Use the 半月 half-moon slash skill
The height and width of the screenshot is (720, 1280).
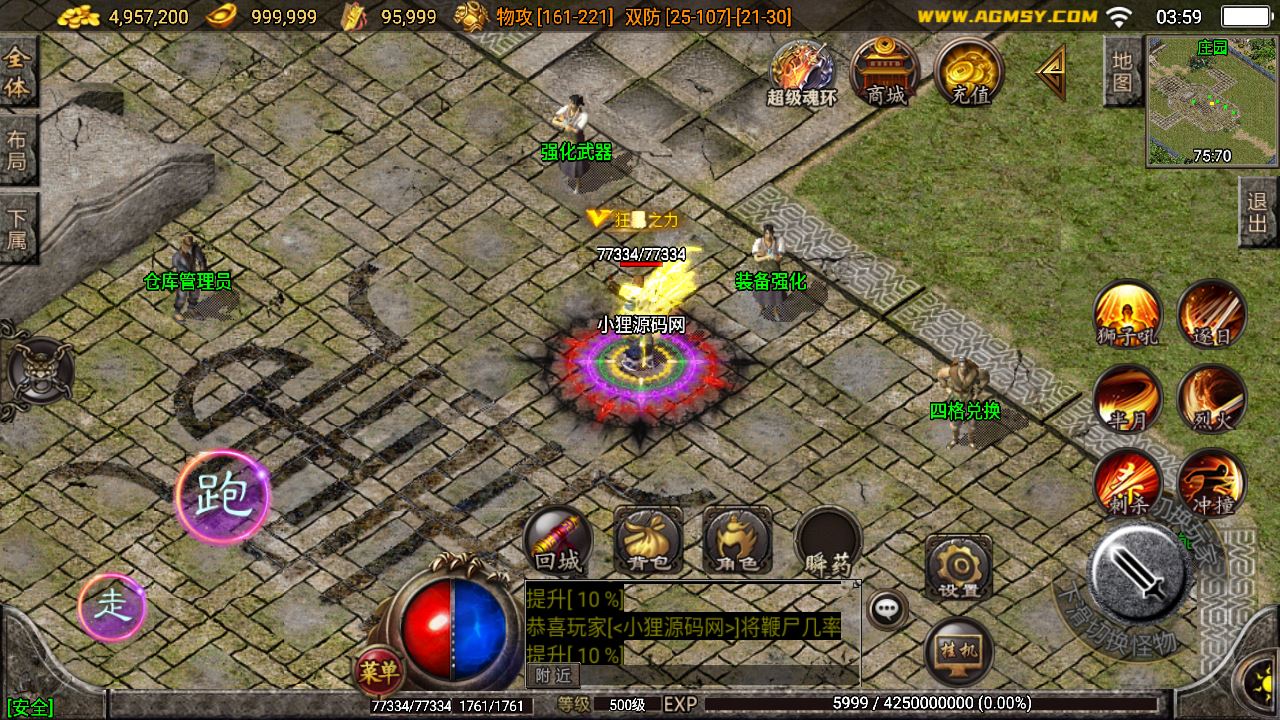tap(1127, 398)
